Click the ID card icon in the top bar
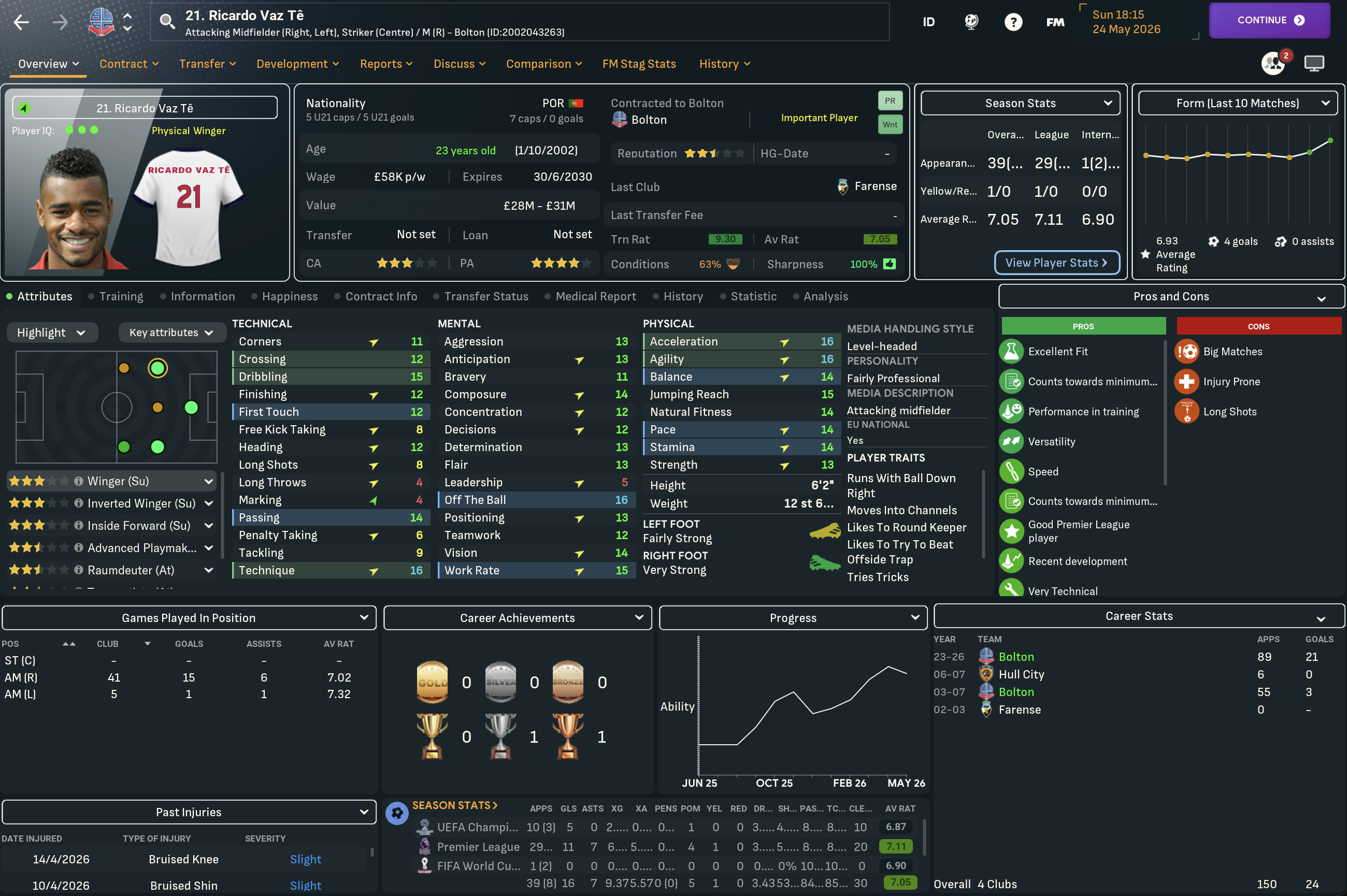 coord(929,22)
